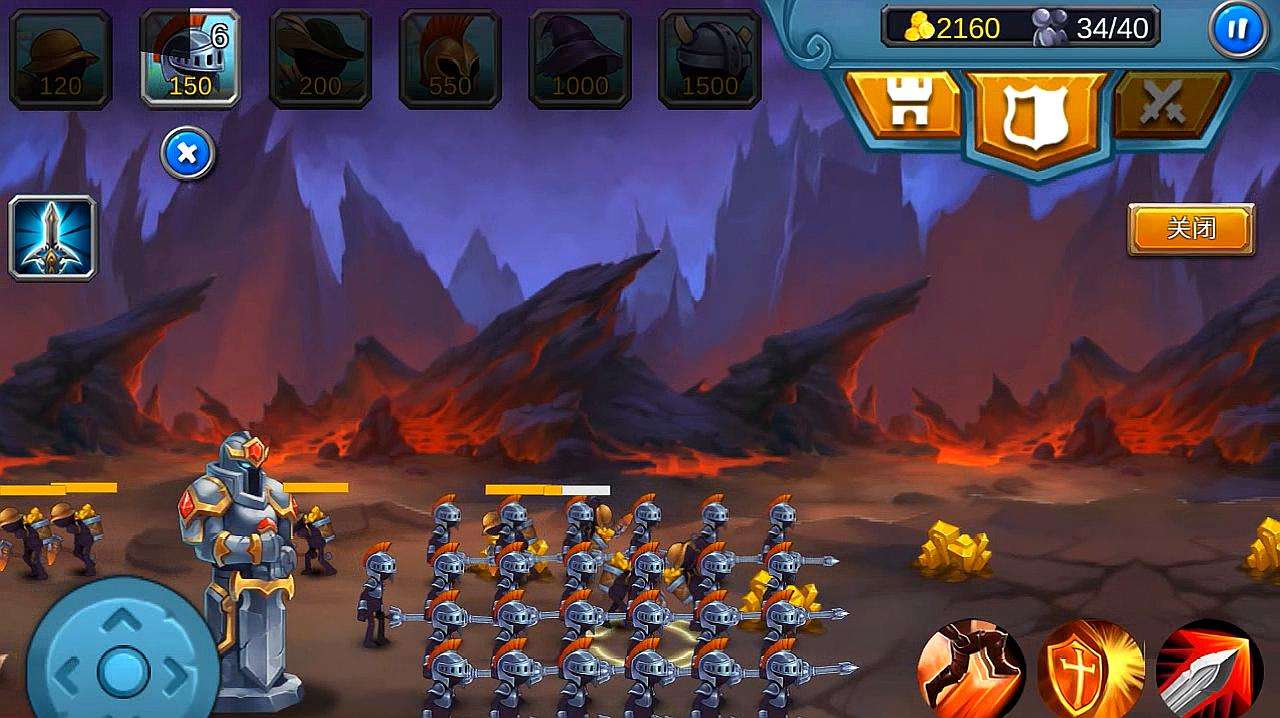Cancel the queued unit with blue X

(x=188, y=154)
